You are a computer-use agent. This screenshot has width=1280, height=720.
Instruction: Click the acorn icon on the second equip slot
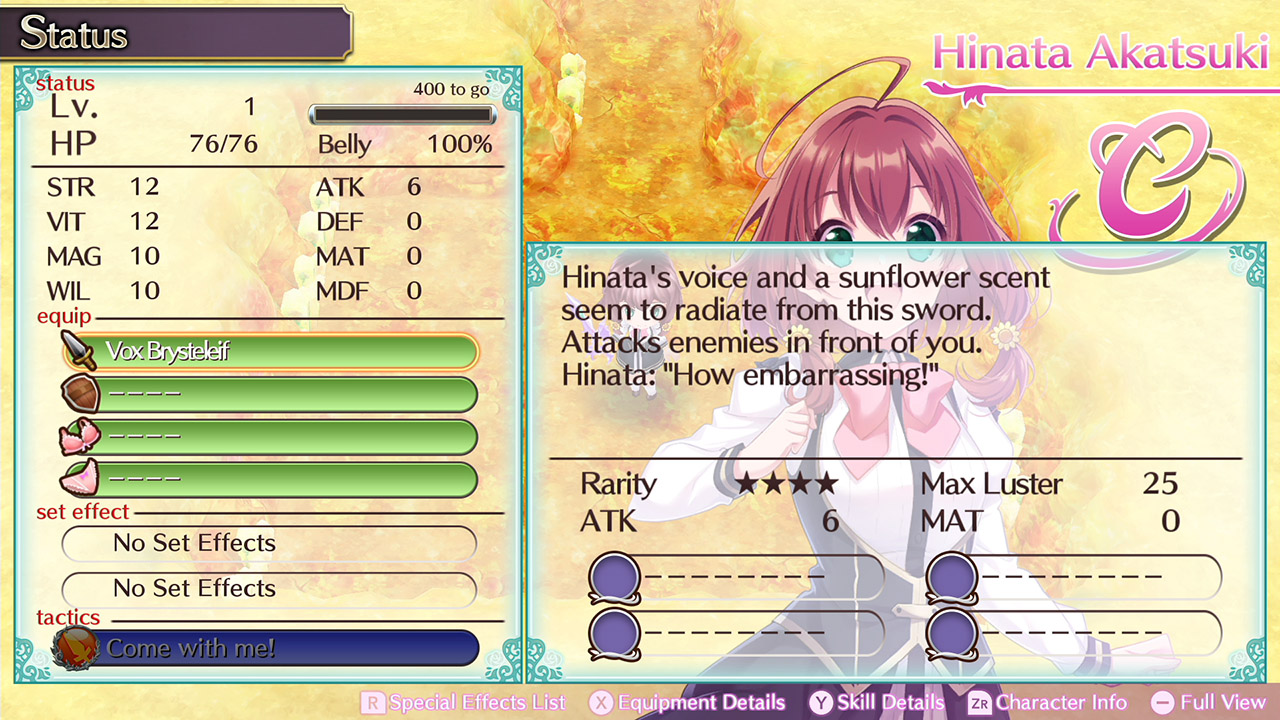[x=78, y=394]
